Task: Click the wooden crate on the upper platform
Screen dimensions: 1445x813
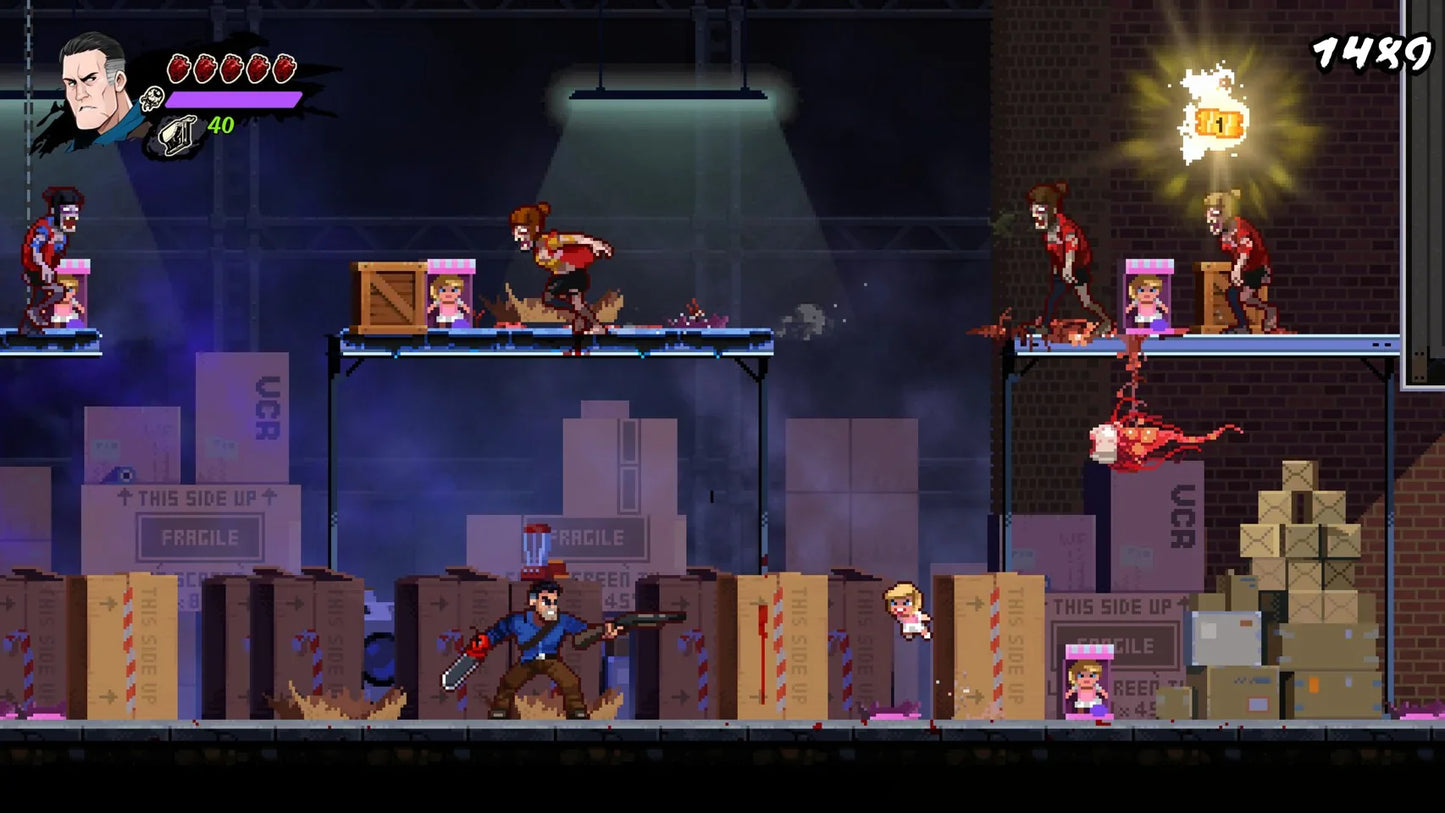Action: [390, 298]
